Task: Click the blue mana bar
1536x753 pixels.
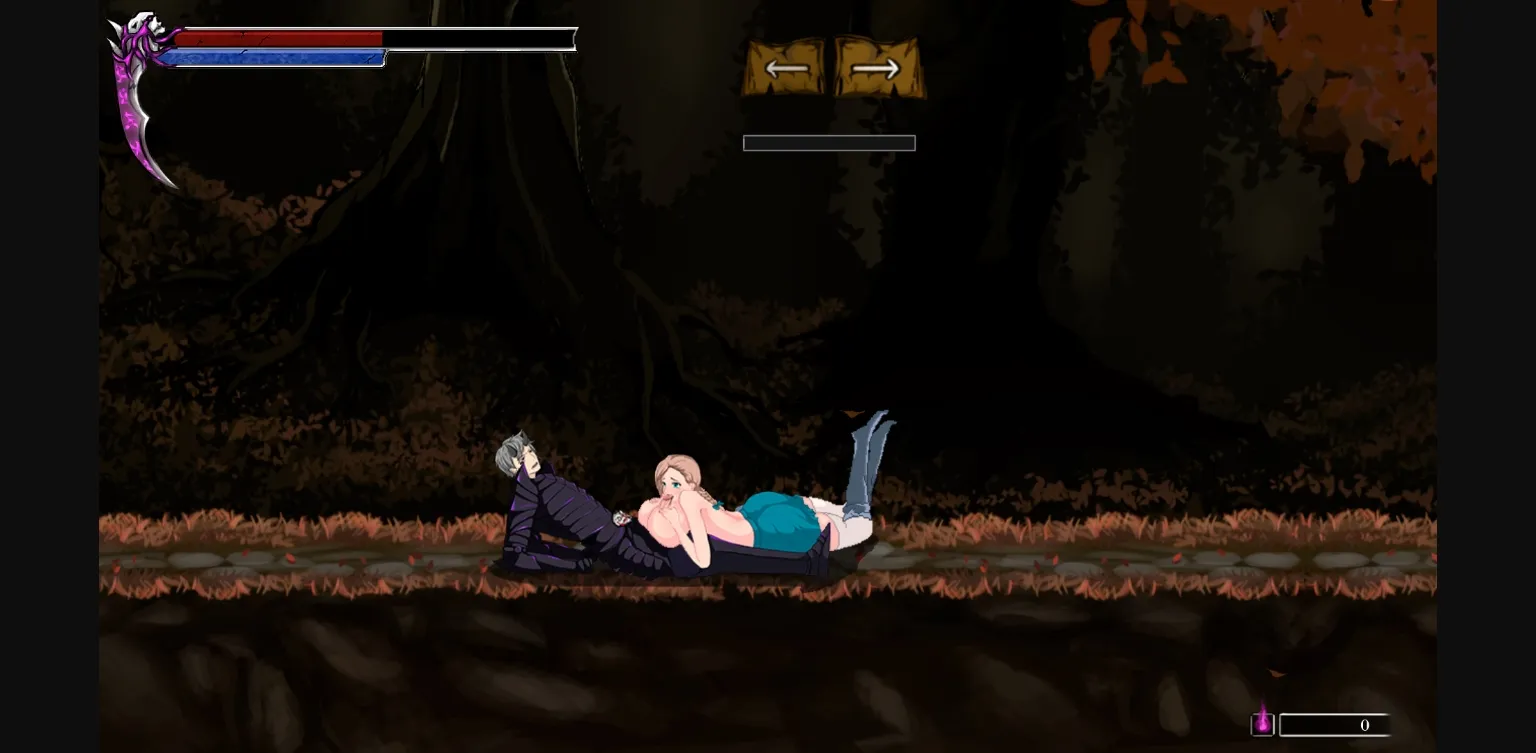Action: [275, 58]
